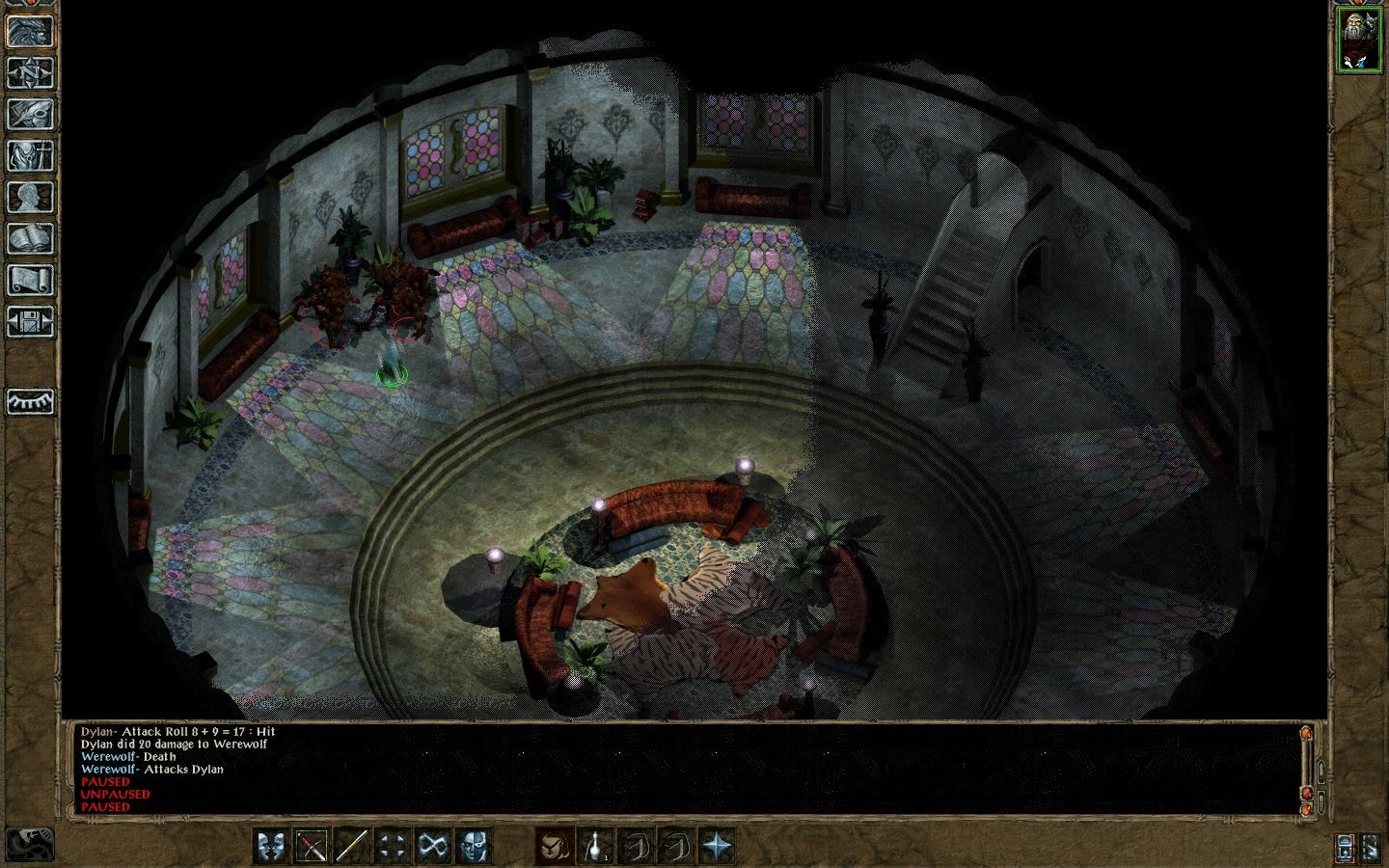Open the world map with the compass icon

coord(29,74)
